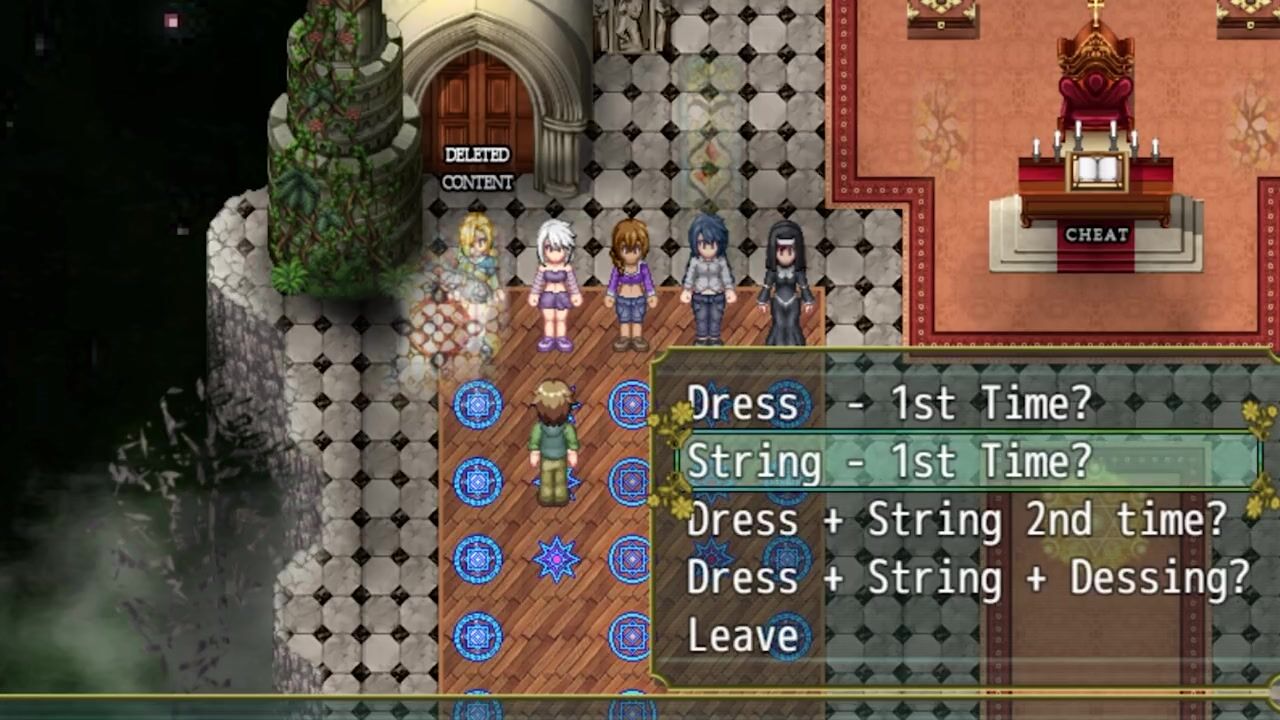
Task: Pick "Dress + String 2nd time?" choice
Action: [x=956, y=520]
